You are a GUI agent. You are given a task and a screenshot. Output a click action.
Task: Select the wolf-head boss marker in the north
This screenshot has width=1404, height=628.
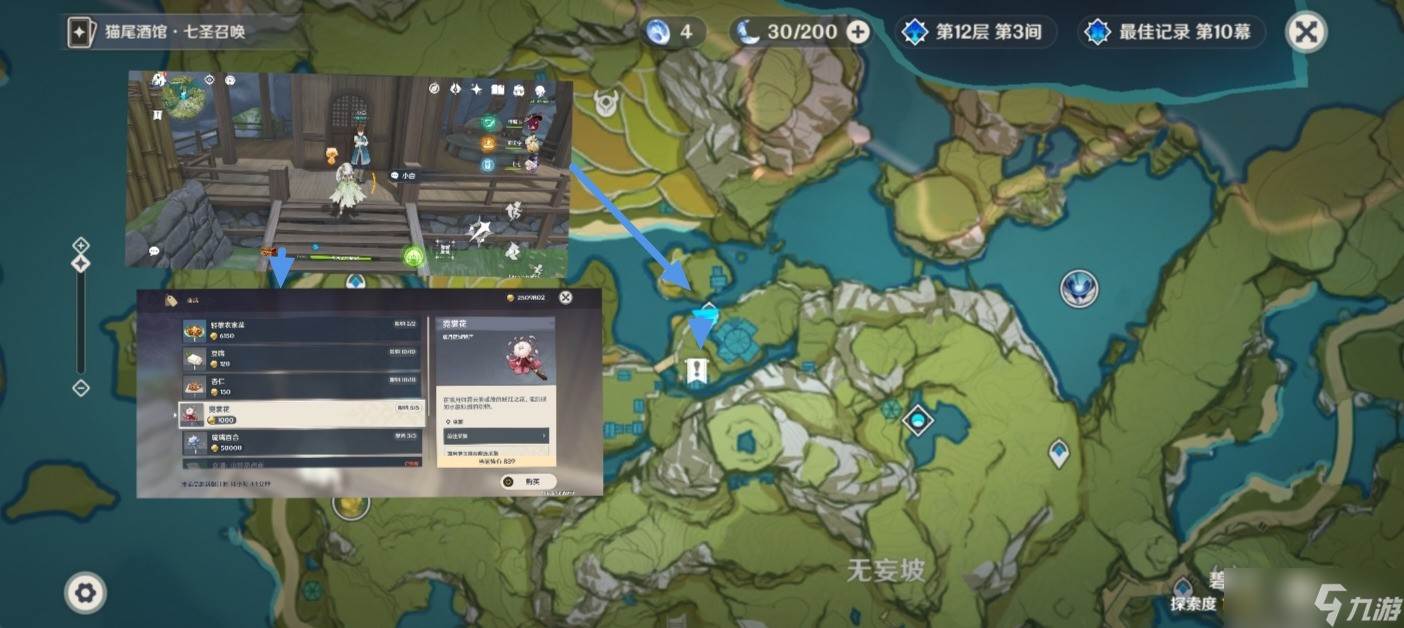(x=605, y=101)
